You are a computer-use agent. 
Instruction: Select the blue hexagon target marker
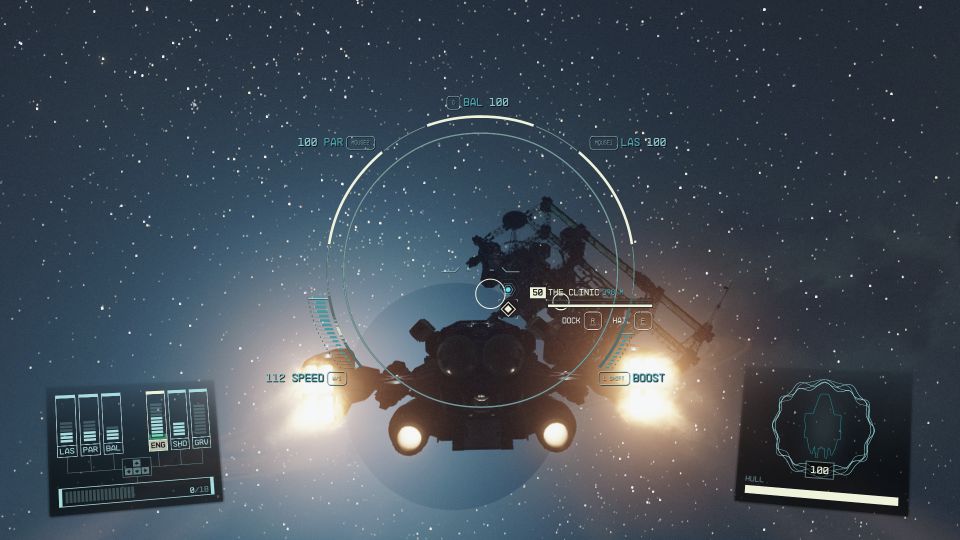[x=507, y=290]
